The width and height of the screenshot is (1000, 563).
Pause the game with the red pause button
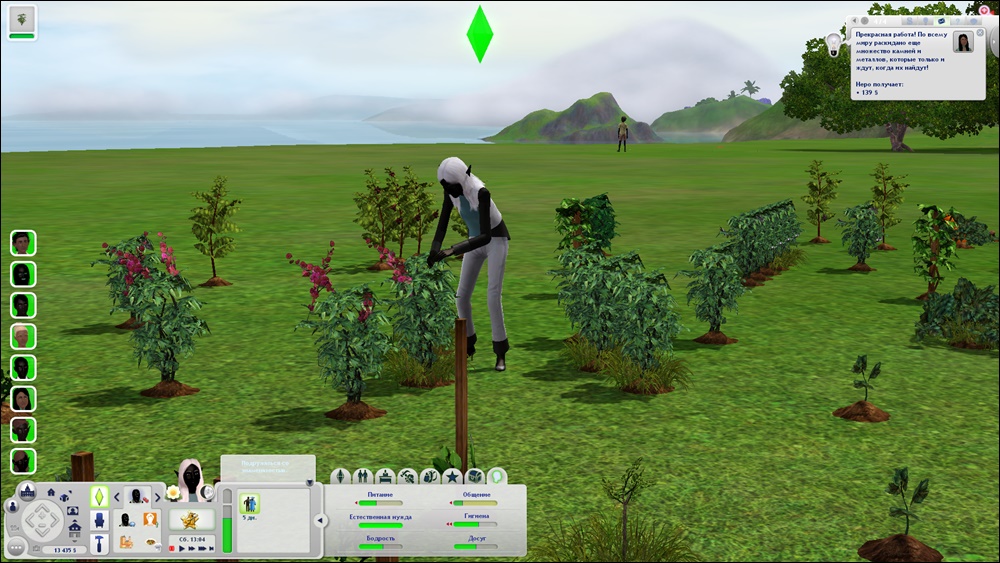(x=171, y=548)
